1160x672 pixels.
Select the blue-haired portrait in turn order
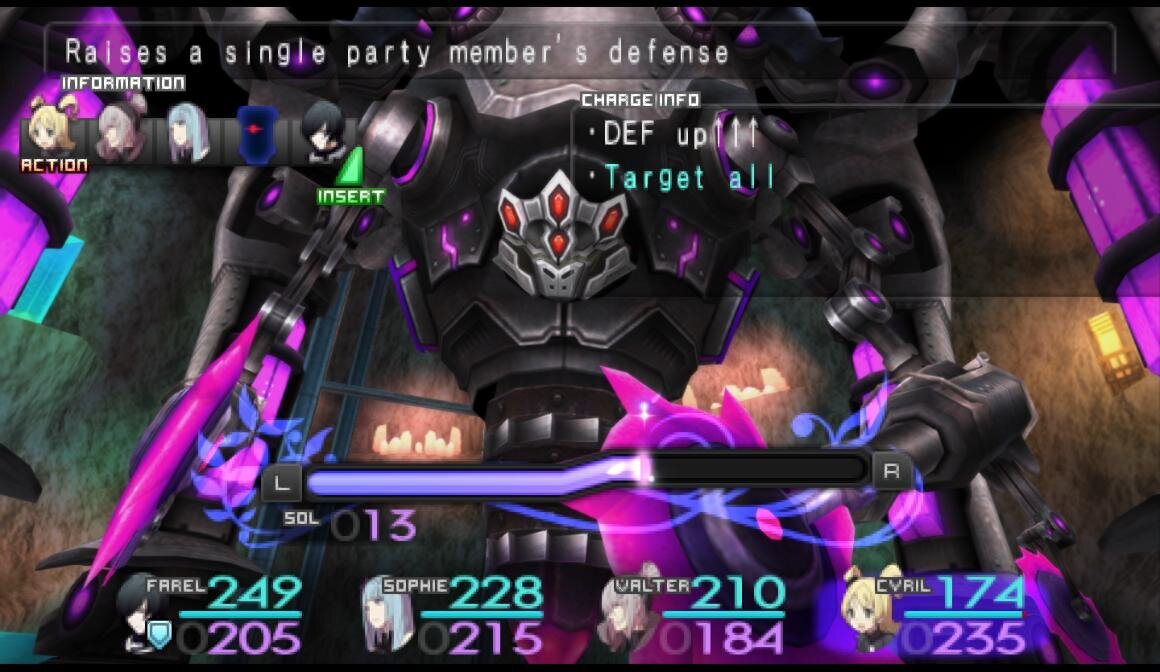187,132
